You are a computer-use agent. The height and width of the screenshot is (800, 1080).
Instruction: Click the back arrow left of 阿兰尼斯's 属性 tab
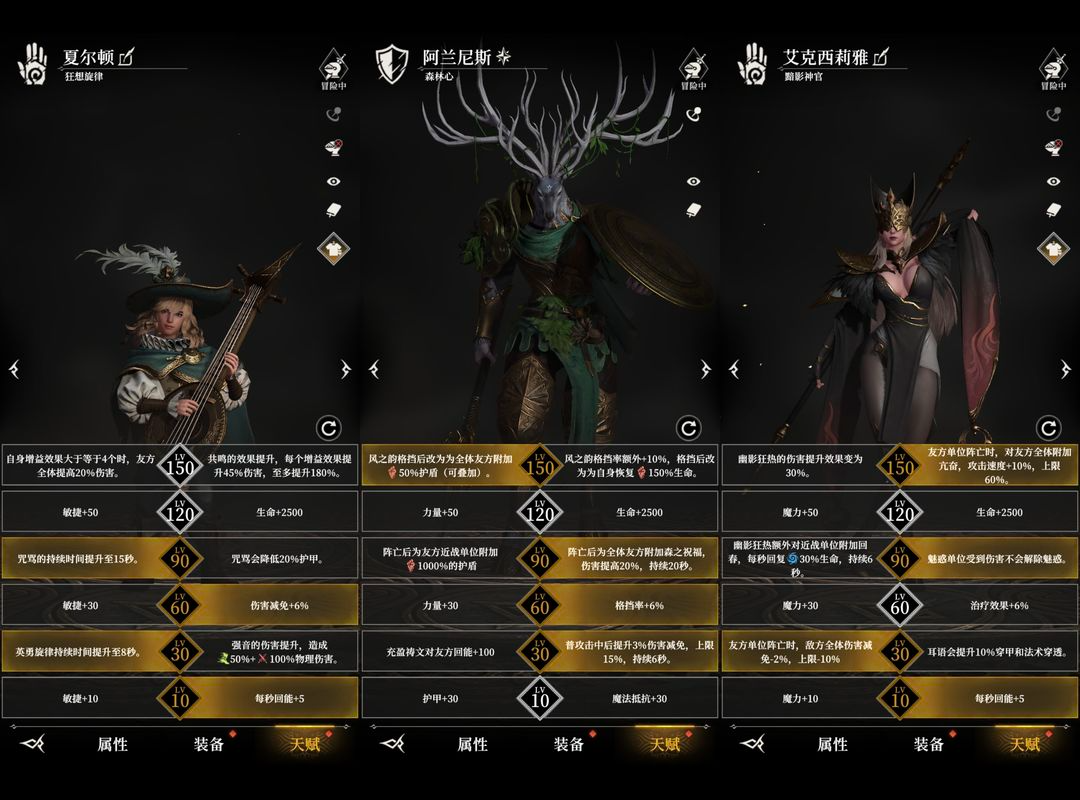(393, 744)
